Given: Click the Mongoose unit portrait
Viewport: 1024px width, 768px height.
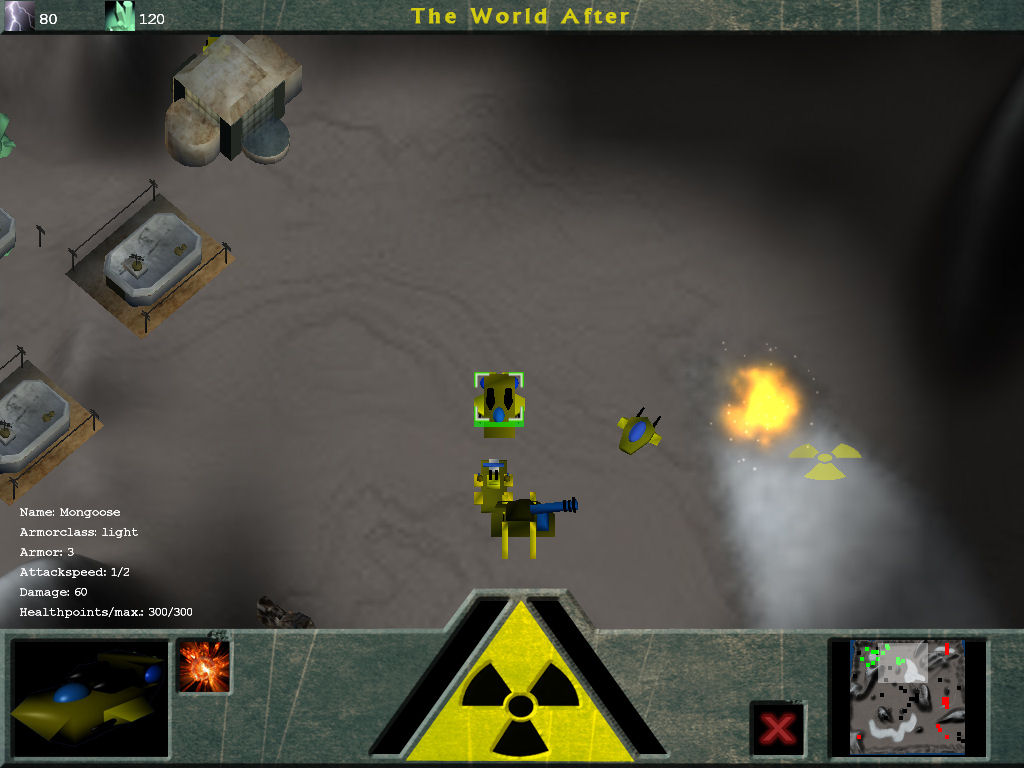Looking at the screenshot, I should (x=90, y=697).
